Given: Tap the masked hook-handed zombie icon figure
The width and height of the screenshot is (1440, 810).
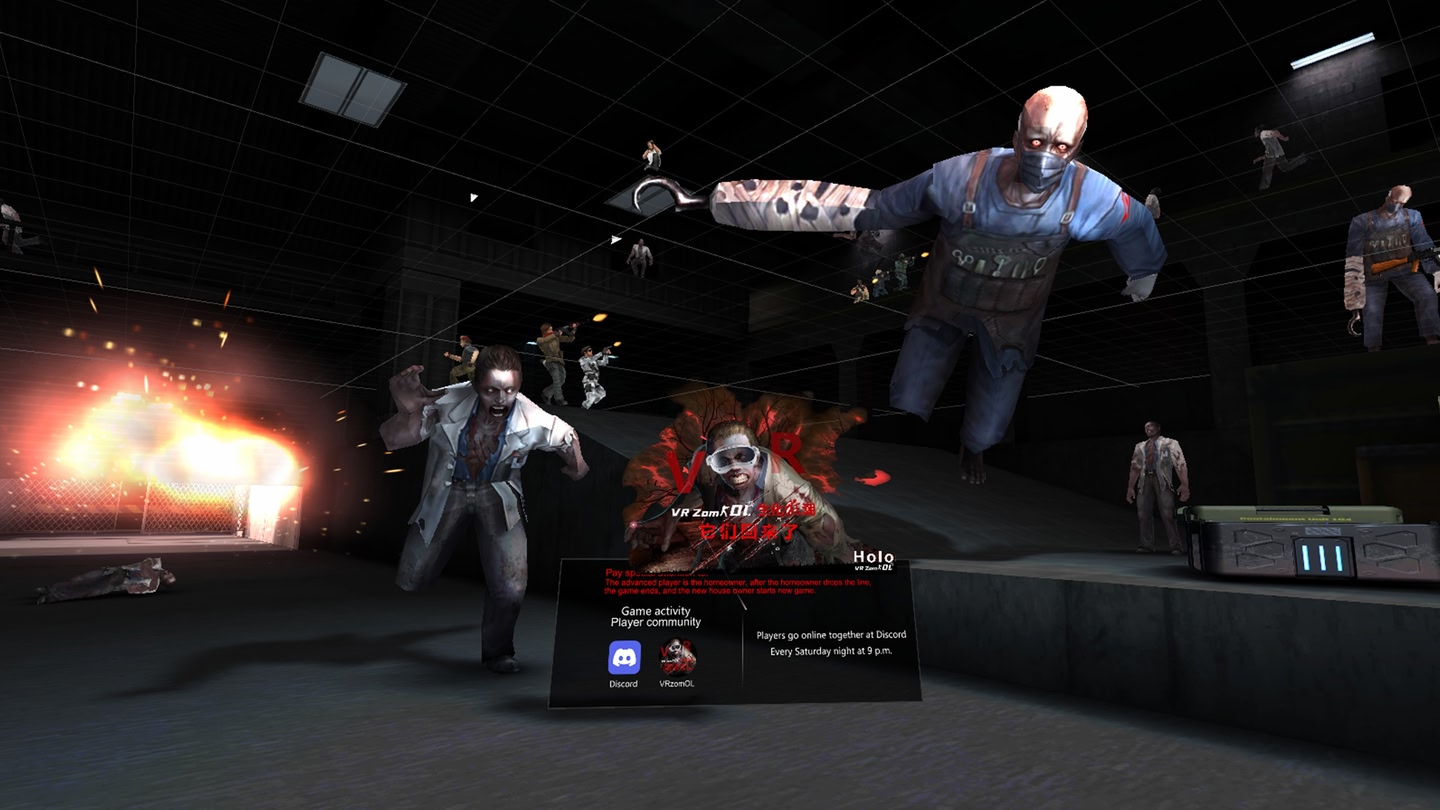Looking at the screenshot, I should click(x=1020, y=250).
